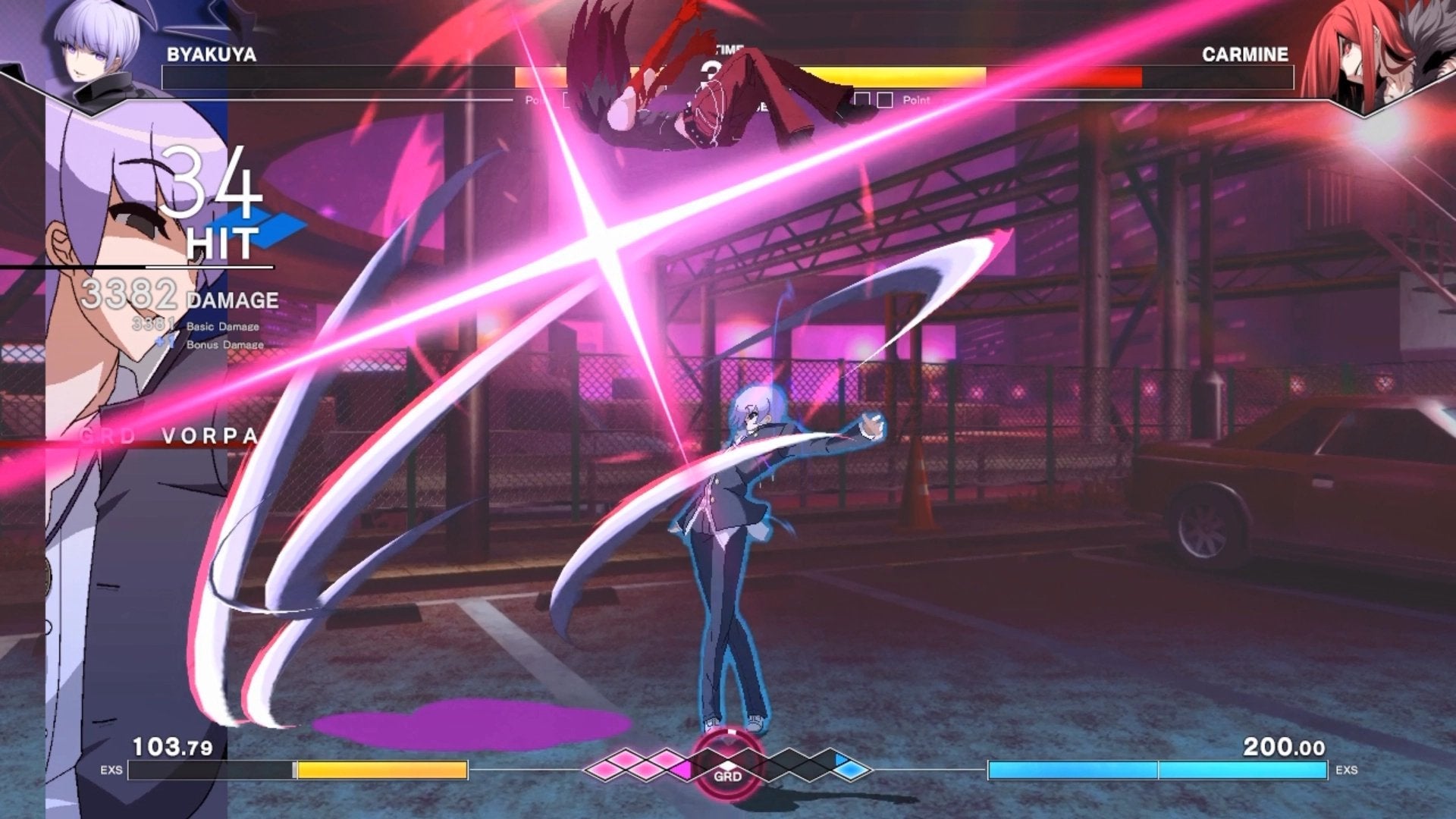Click the magenta filled GRD diamond block
1456x819 pixels.
click(x=680, y=770)
